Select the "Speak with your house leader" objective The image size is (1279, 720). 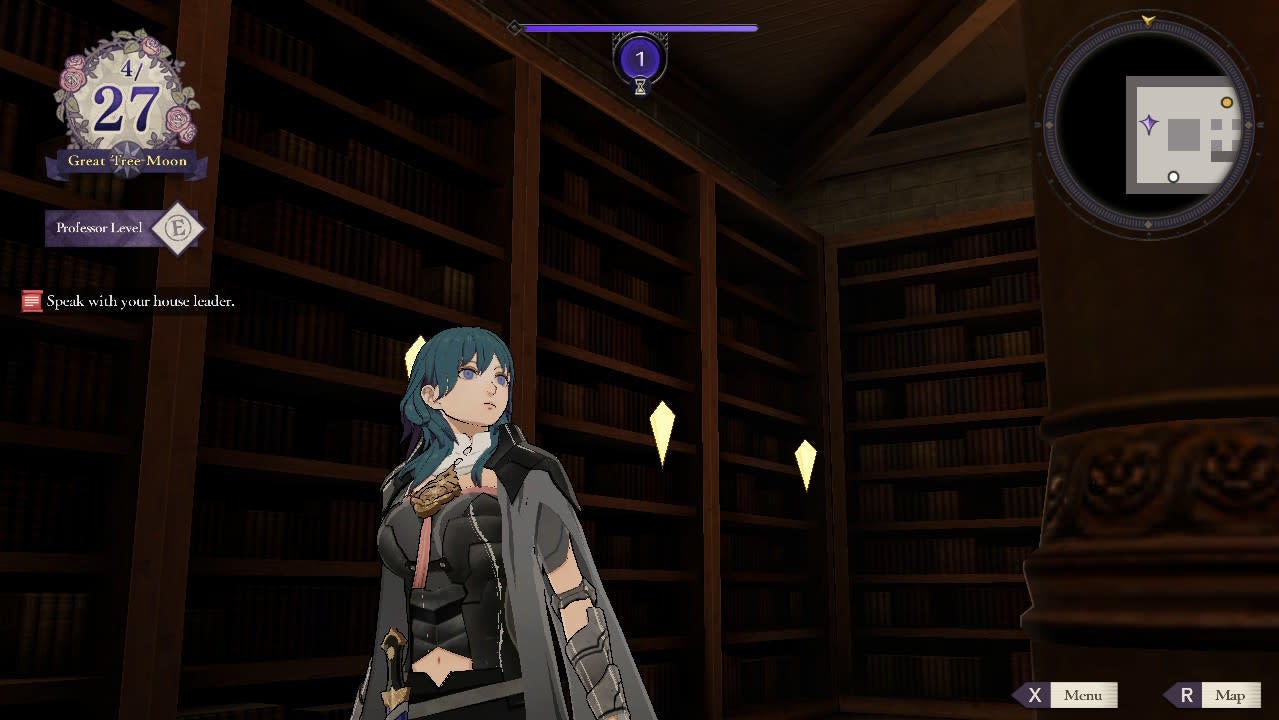(x=139, y=301)
